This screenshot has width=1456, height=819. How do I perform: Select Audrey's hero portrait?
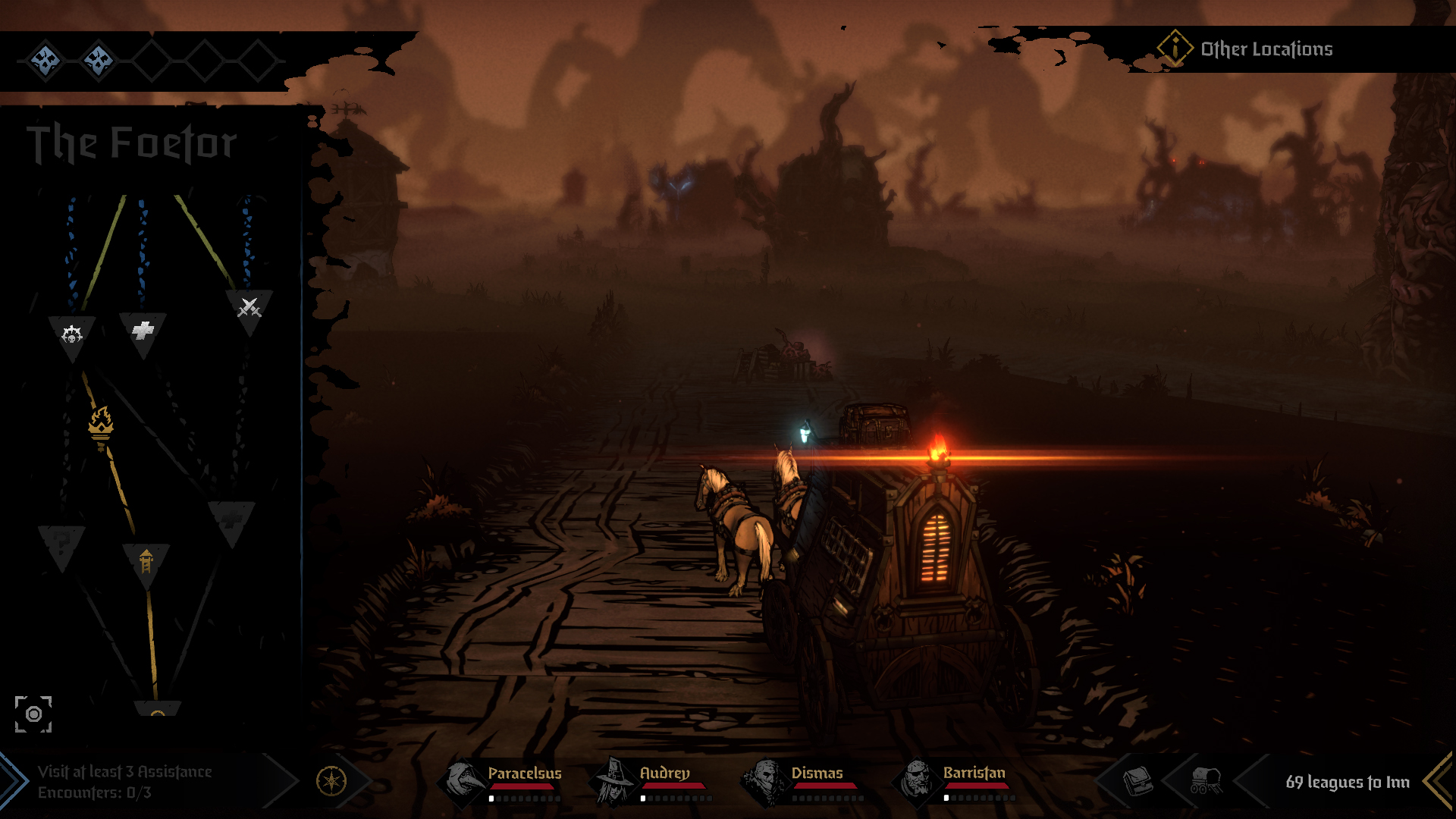[x=615, y=781]
